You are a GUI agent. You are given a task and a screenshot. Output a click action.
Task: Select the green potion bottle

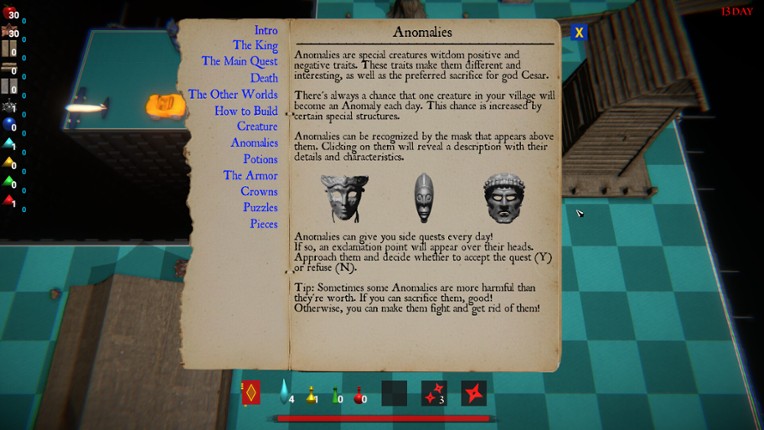click(337, 394)
